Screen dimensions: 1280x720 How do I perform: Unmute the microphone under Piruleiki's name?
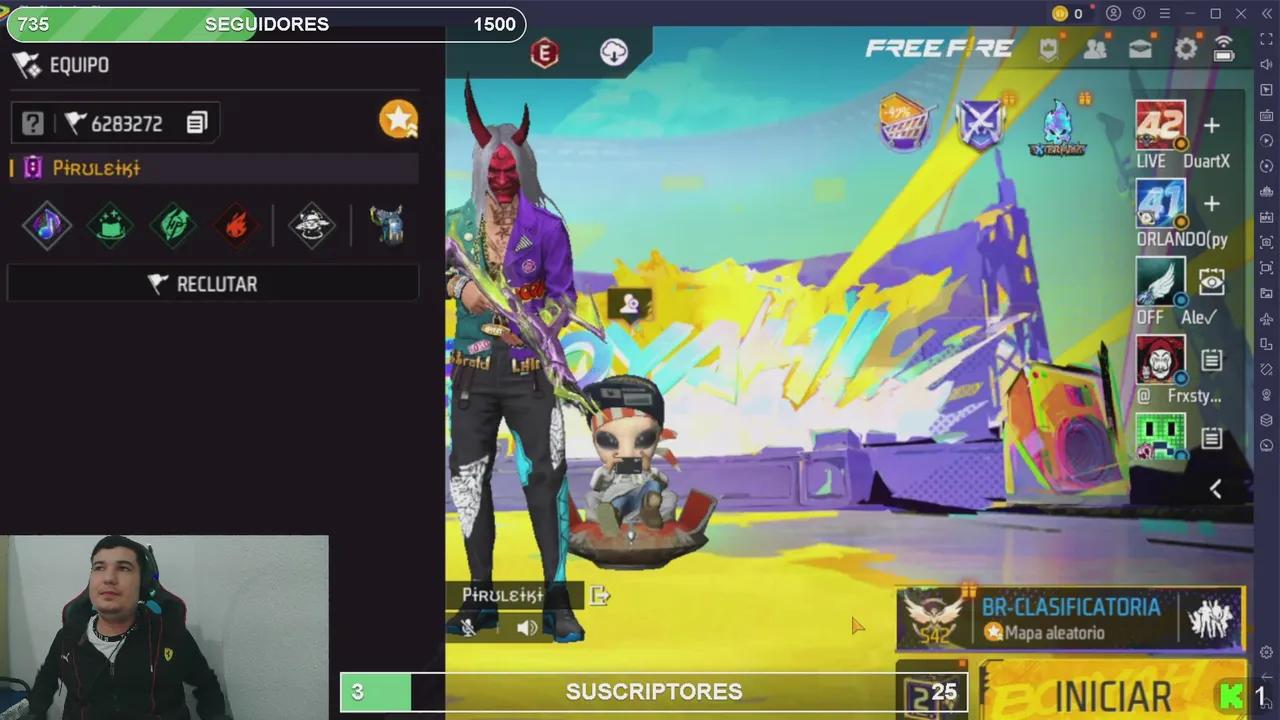pyautogui.click(x=468, y=627)
